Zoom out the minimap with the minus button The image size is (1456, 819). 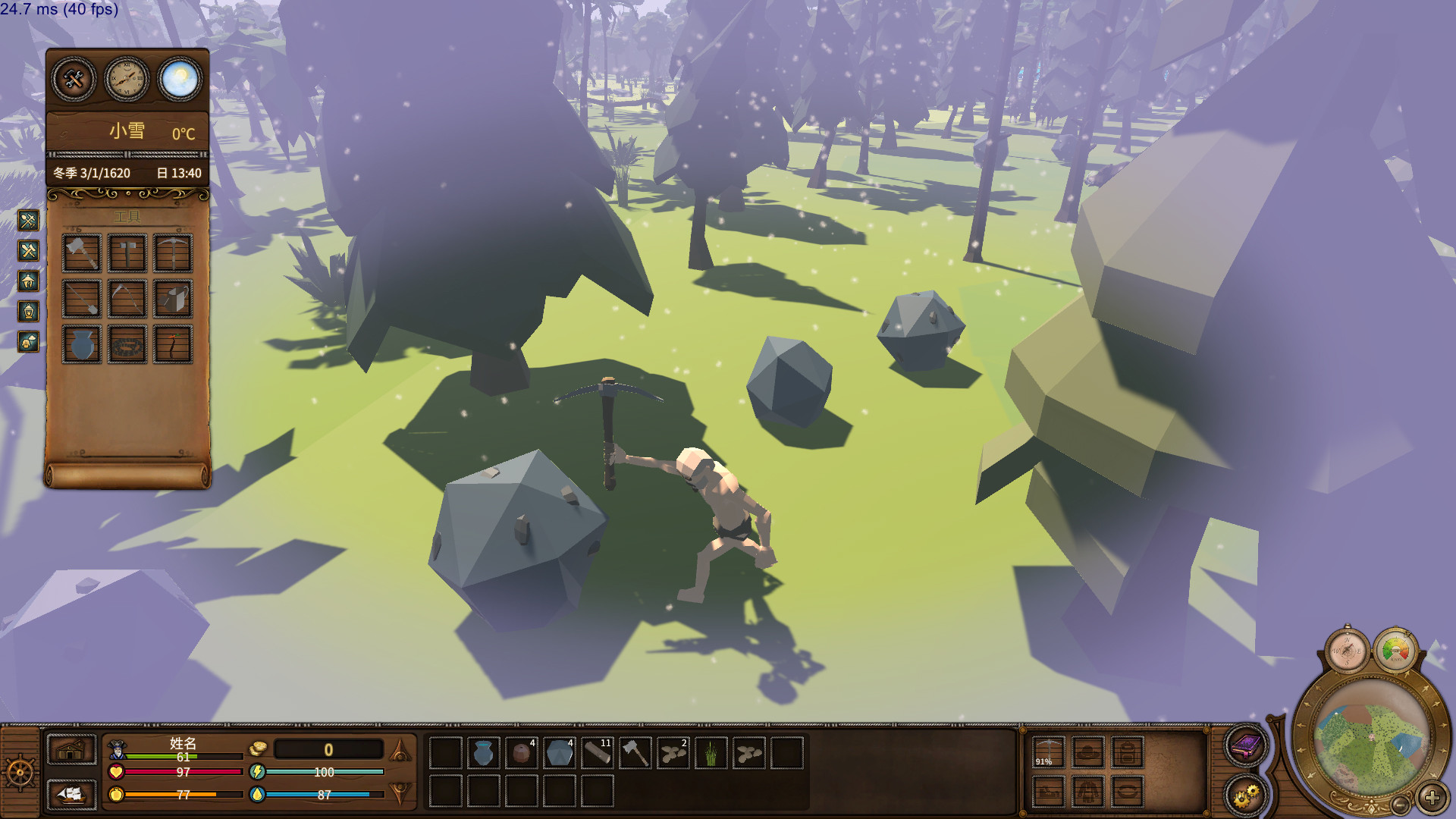pos(1401,805)
